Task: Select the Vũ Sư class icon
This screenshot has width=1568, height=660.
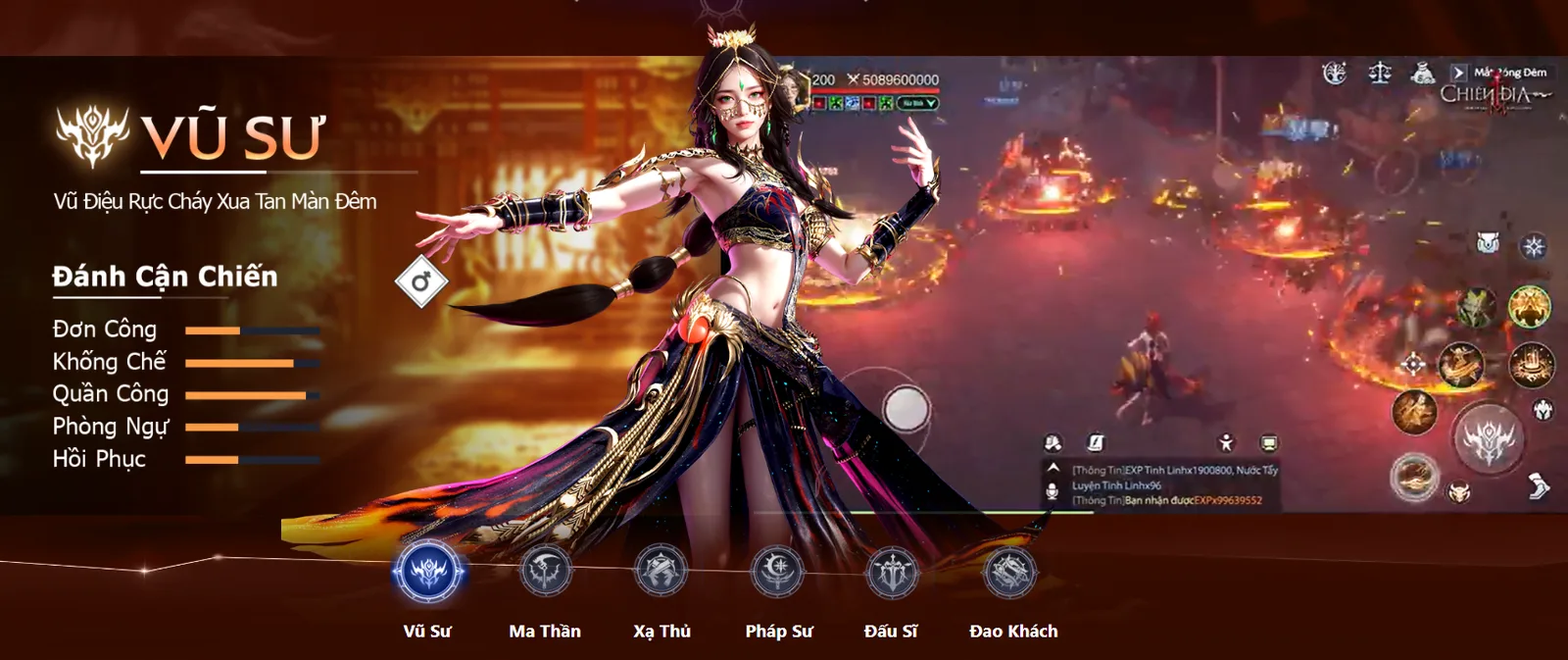Action: [x=428, y=572]
